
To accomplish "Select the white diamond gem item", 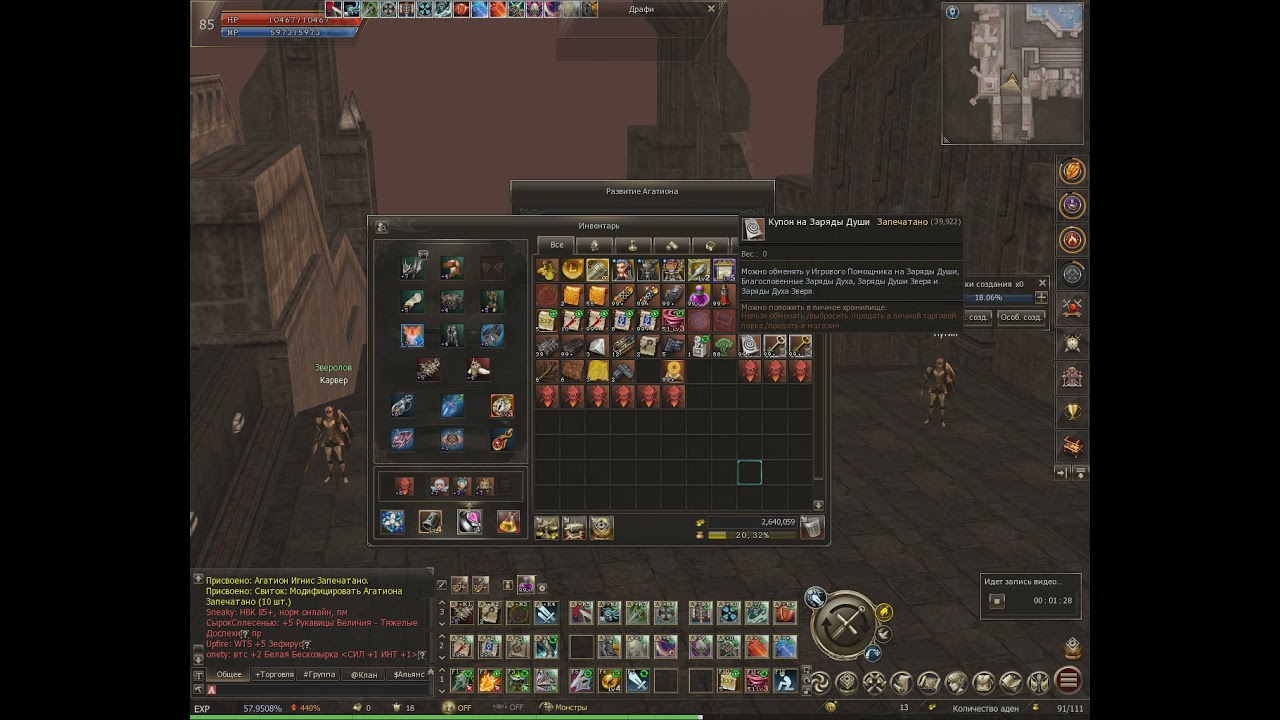I will 597,346.
